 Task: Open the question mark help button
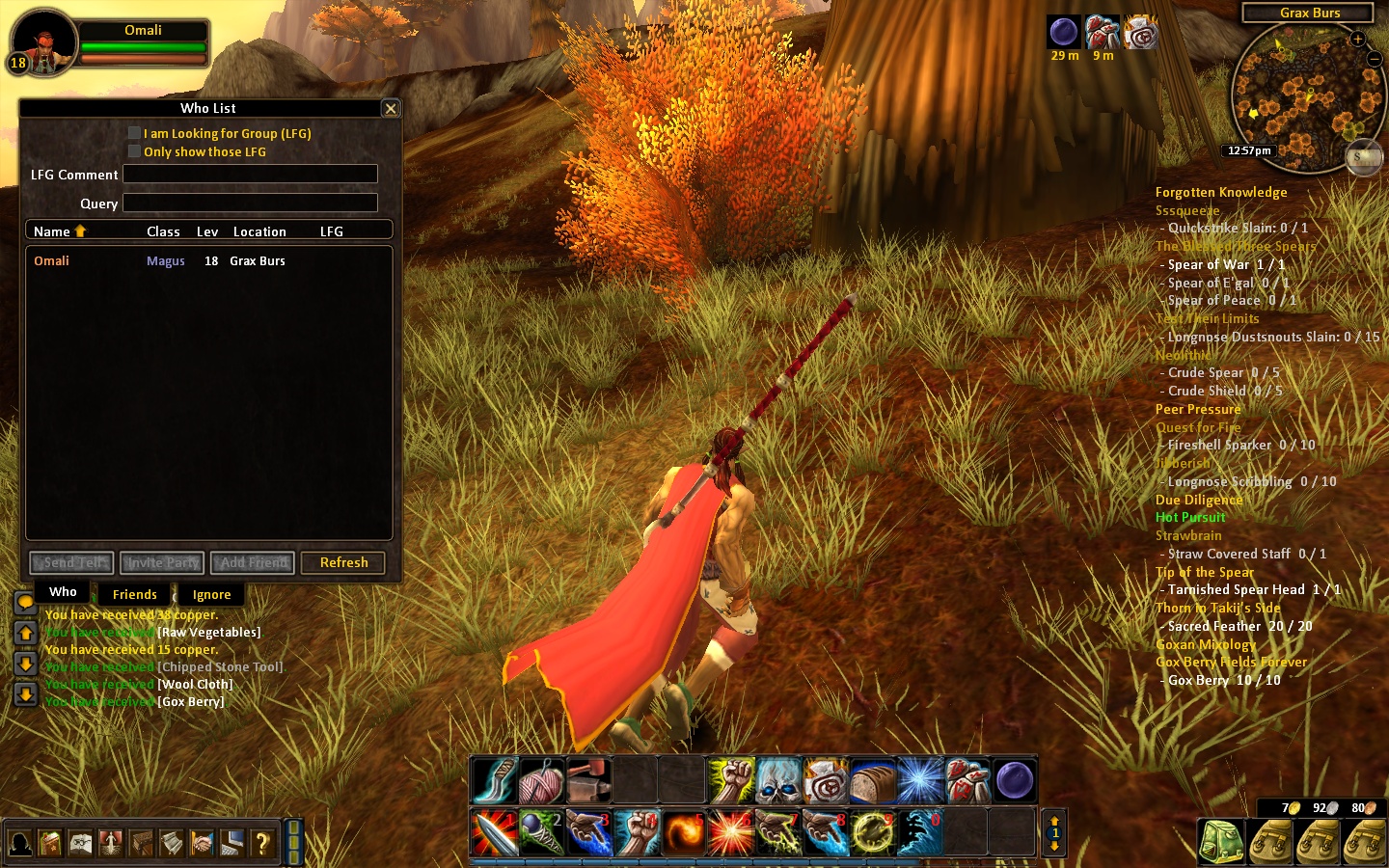(x=261, y=844)
